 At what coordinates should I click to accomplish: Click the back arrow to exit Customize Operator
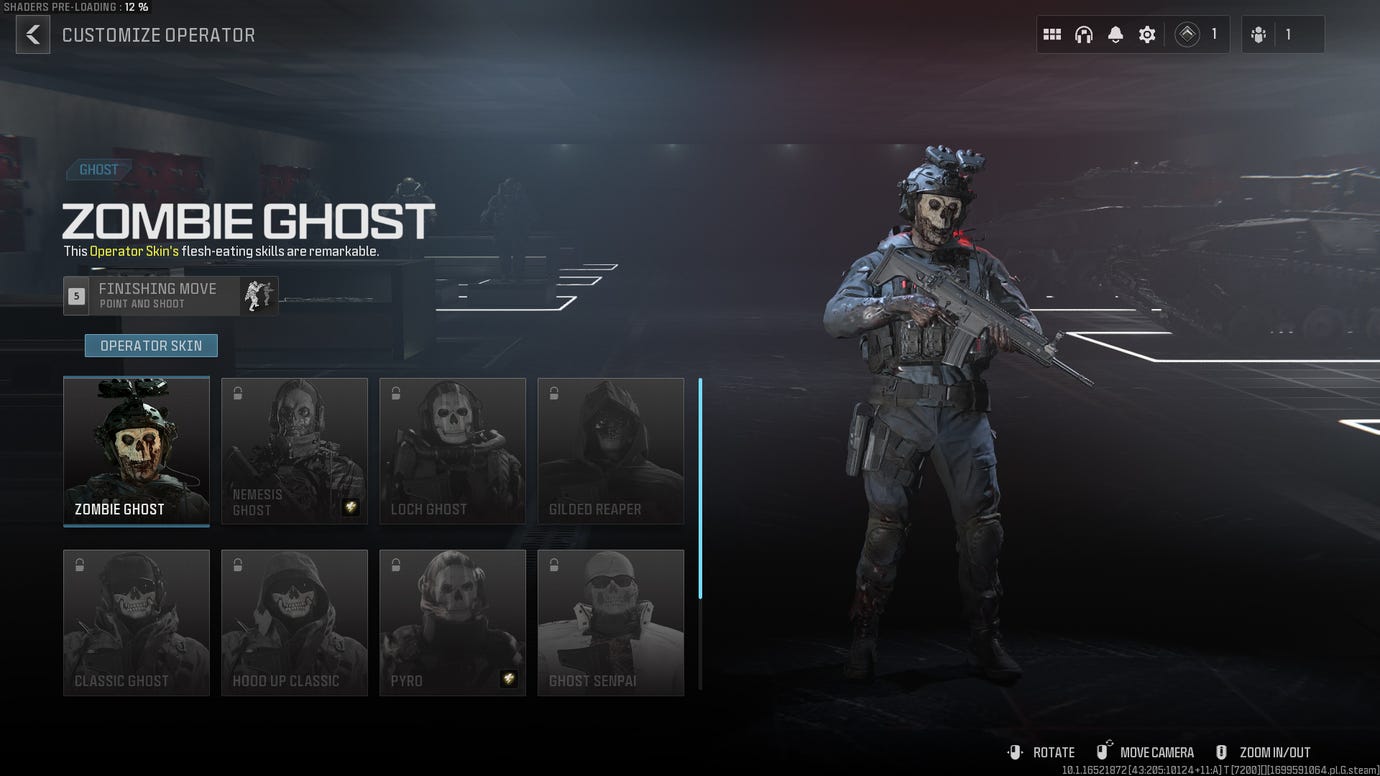pyautogui.click(x=32, y=34)
